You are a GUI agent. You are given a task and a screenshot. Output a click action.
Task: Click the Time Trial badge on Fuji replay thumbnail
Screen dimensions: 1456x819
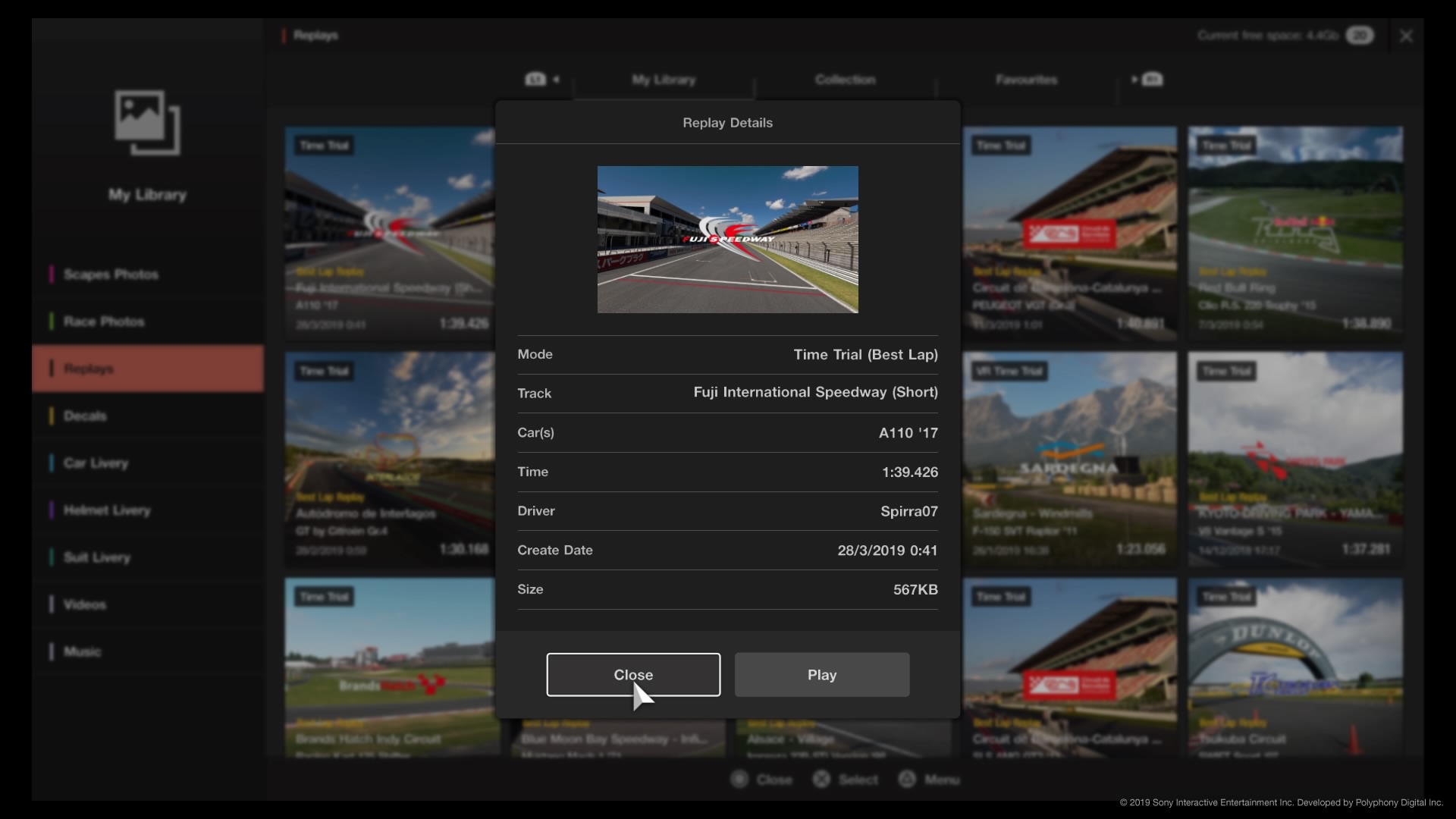tap(323, 145)
